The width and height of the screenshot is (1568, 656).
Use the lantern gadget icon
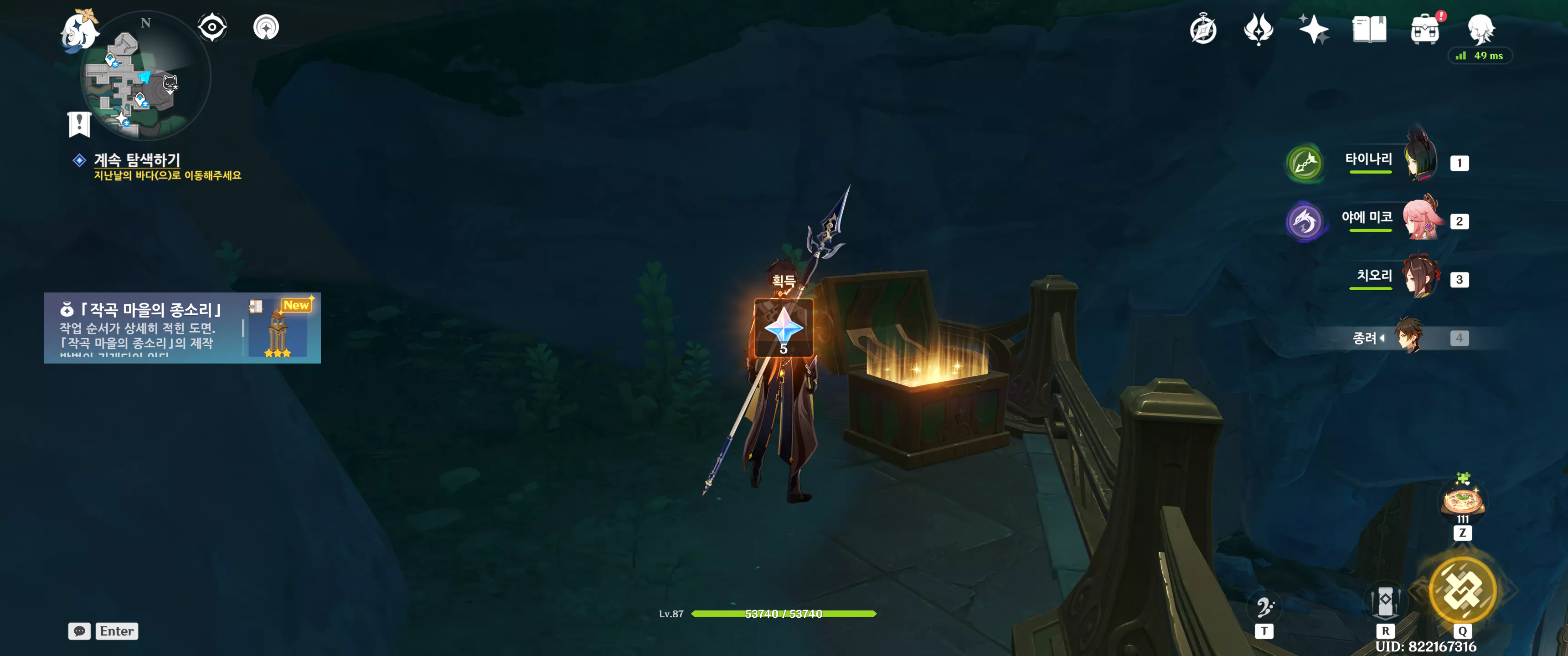point(1385,603)
